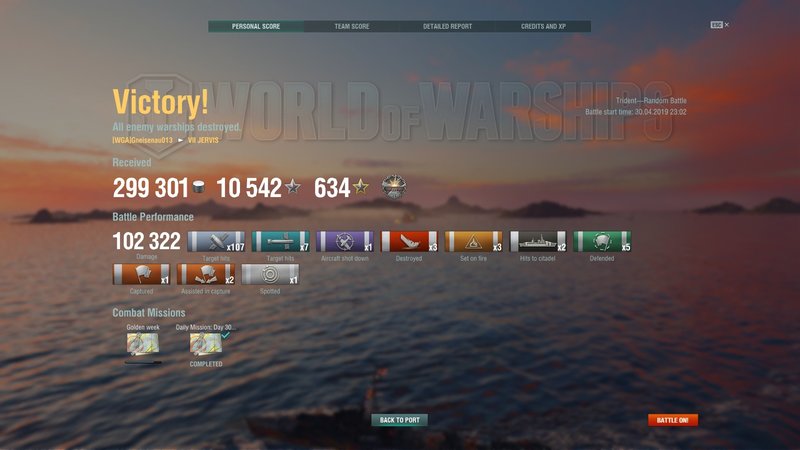Click the Hits to citadel ribbon
The height and width of the screenshot is (450, 800).
tap(538, 241)
